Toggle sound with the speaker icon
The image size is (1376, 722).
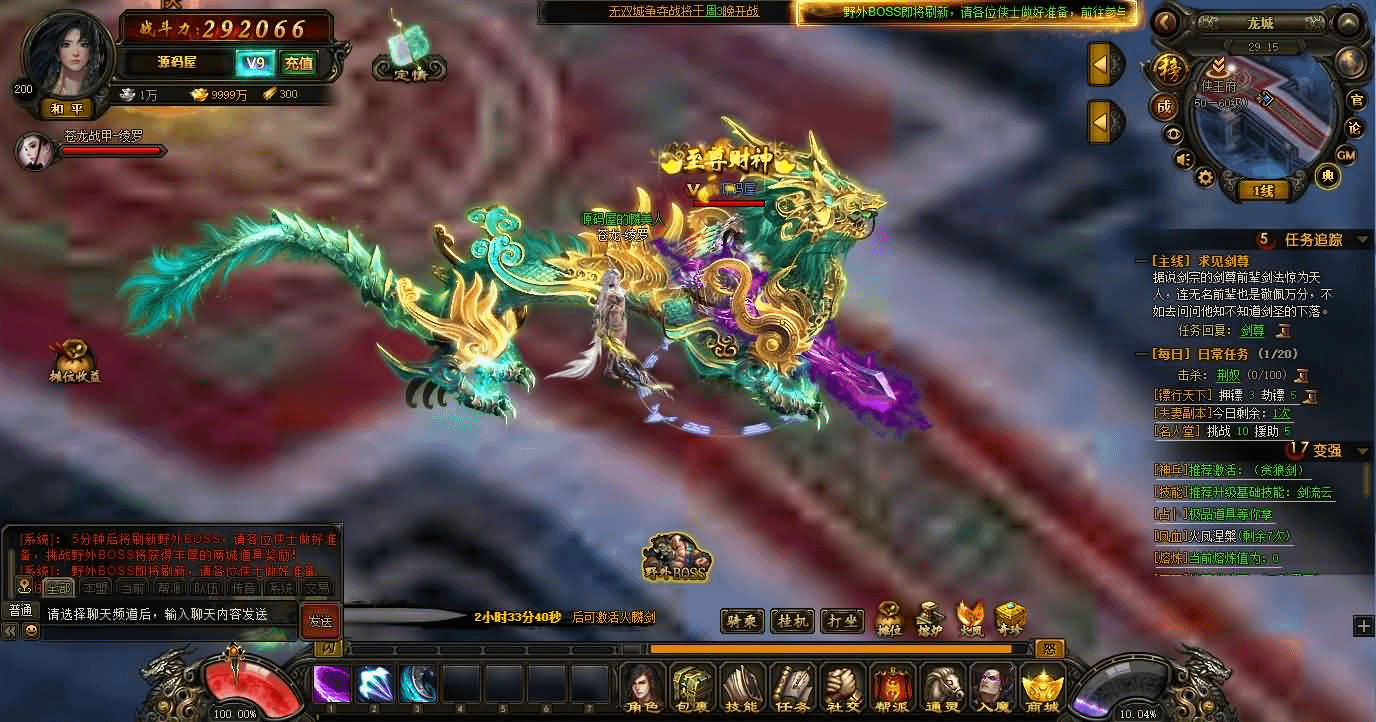(1183, 159)
